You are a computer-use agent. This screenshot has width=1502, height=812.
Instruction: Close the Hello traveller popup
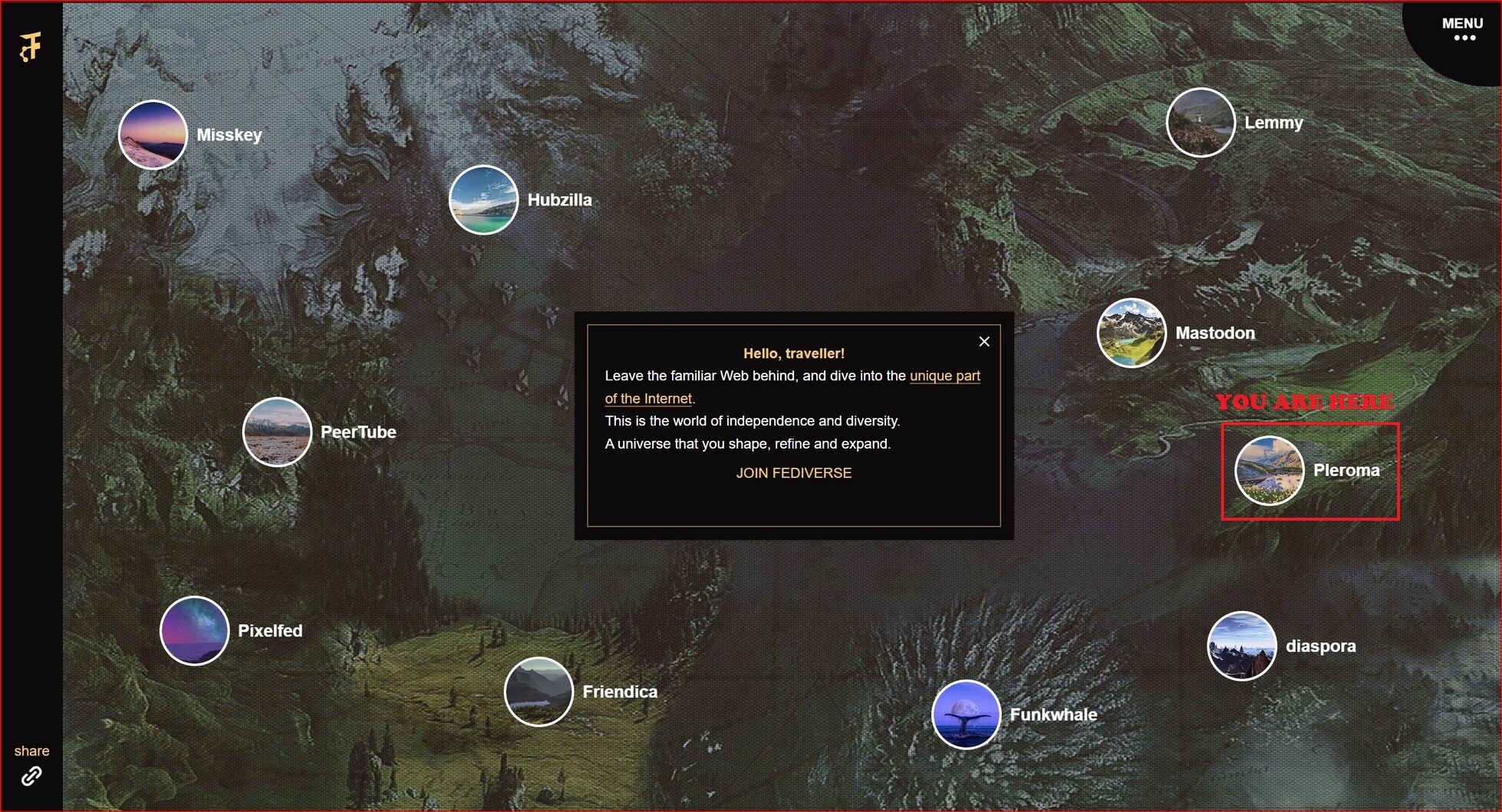[984, 342]
